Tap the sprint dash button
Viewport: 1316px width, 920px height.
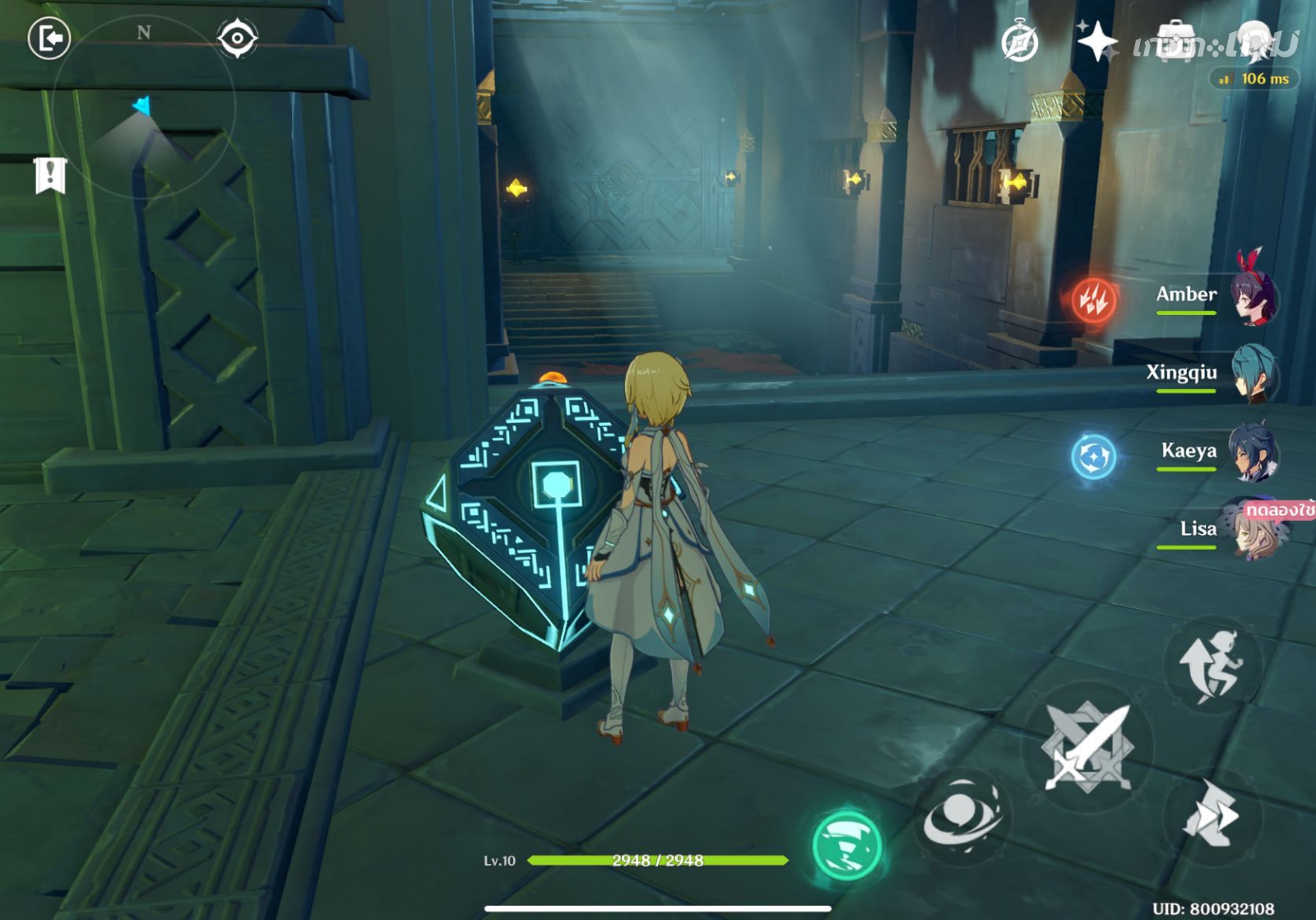1209,815
